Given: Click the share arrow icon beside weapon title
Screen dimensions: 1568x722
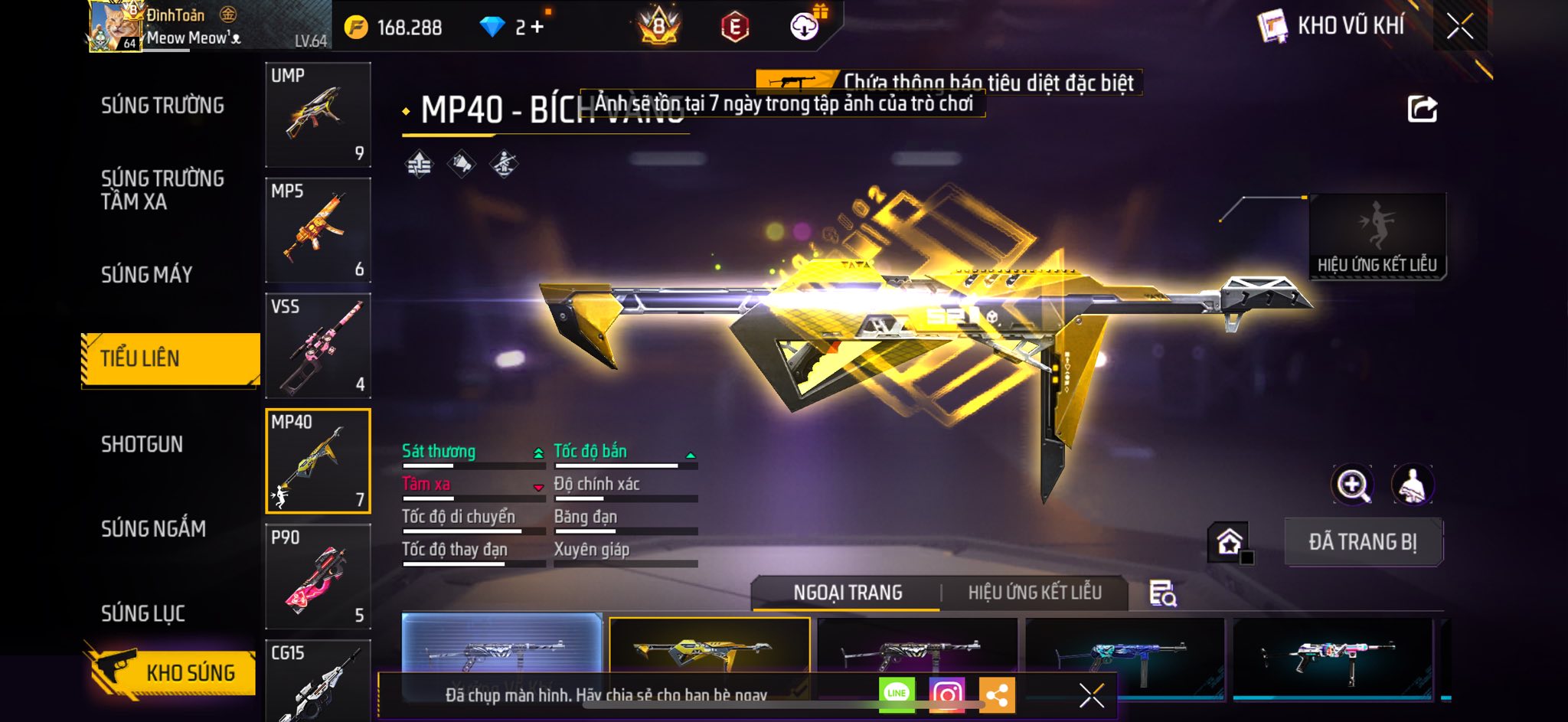Looking at the screenshot, I should tap(1422, 109).
